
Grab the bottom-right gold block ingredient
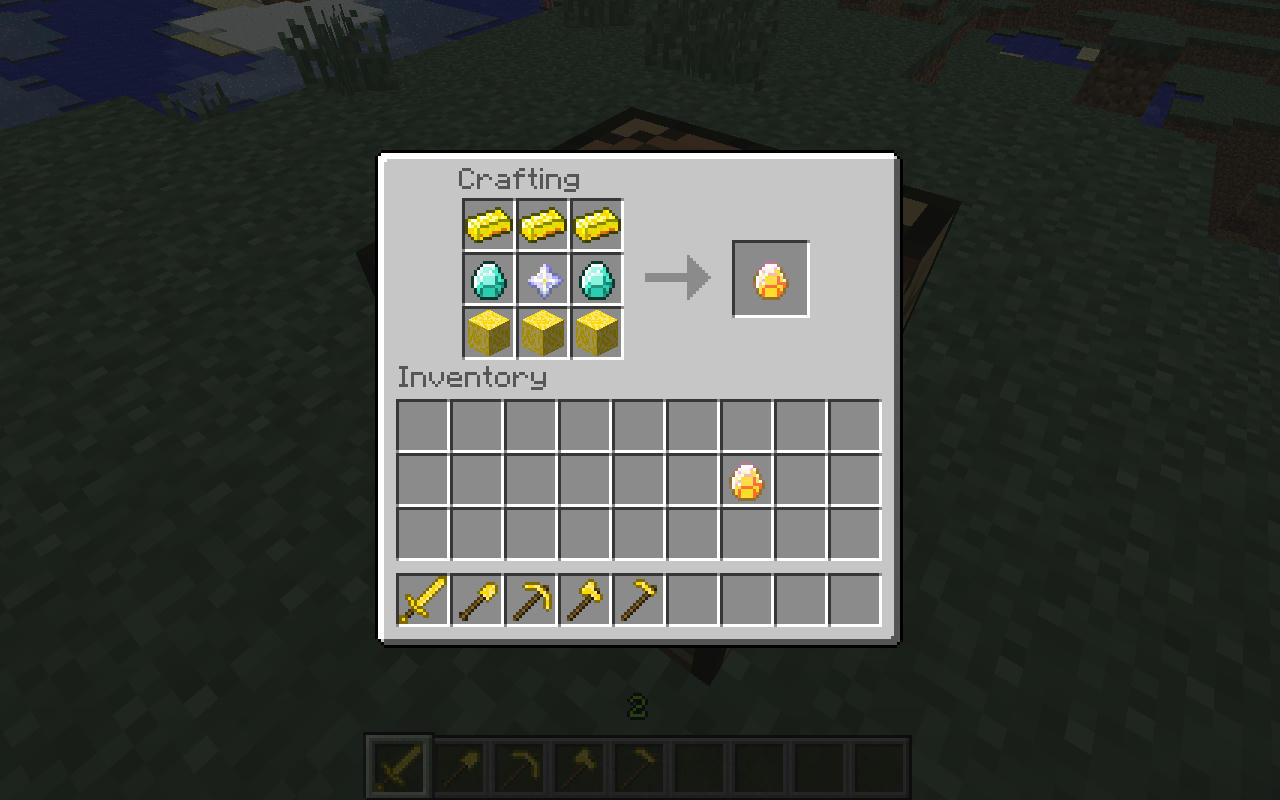[596, 333]
